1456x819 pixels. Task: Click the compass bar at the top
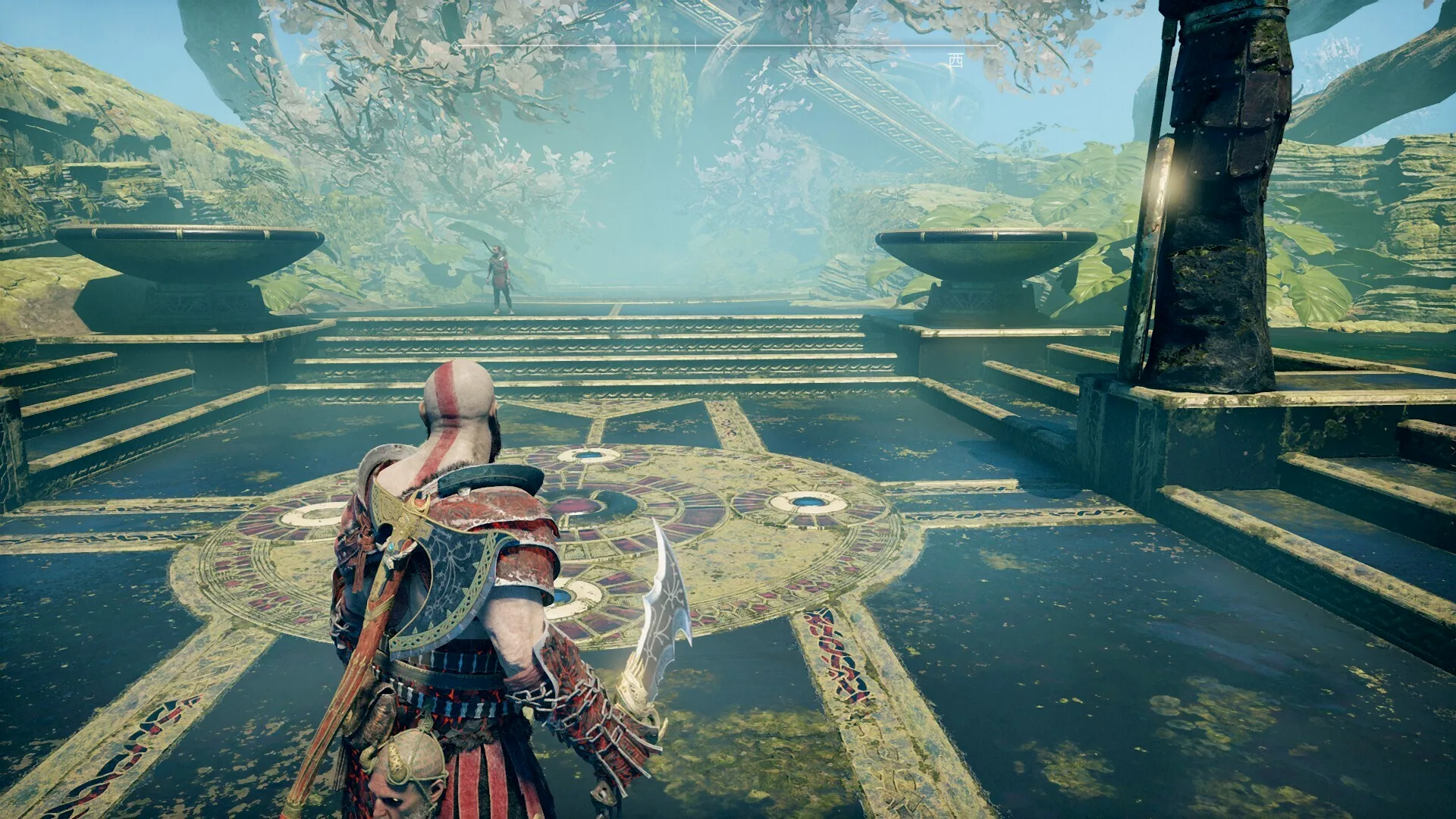tap(728, 46)
